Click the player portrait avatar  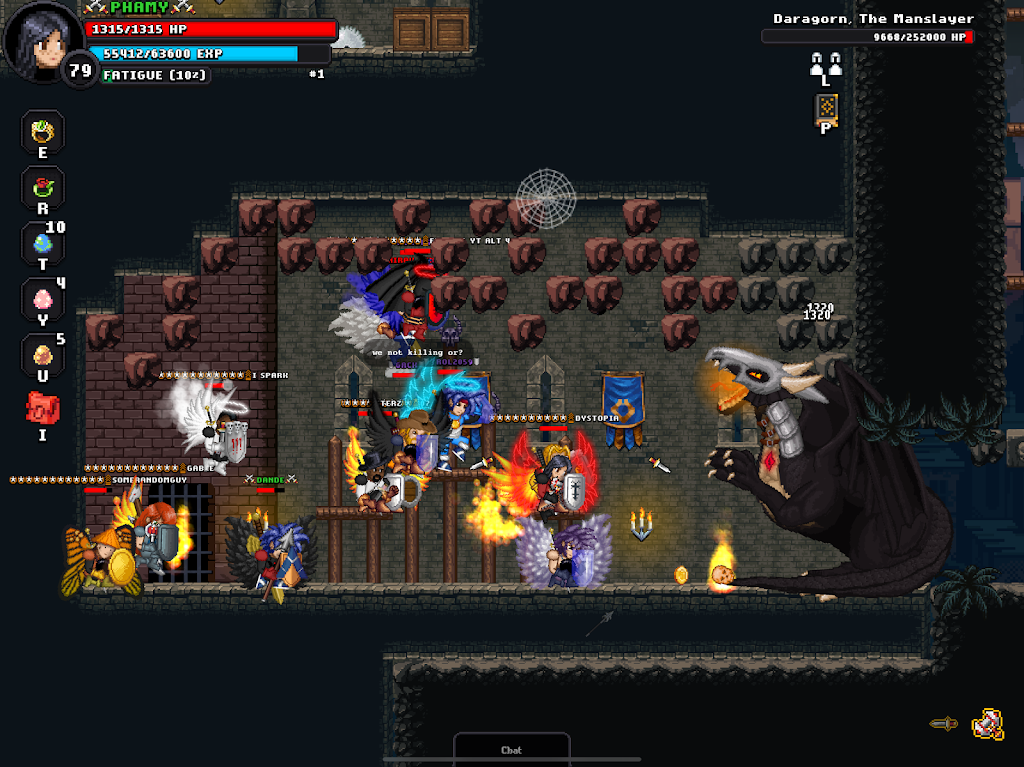41,40
